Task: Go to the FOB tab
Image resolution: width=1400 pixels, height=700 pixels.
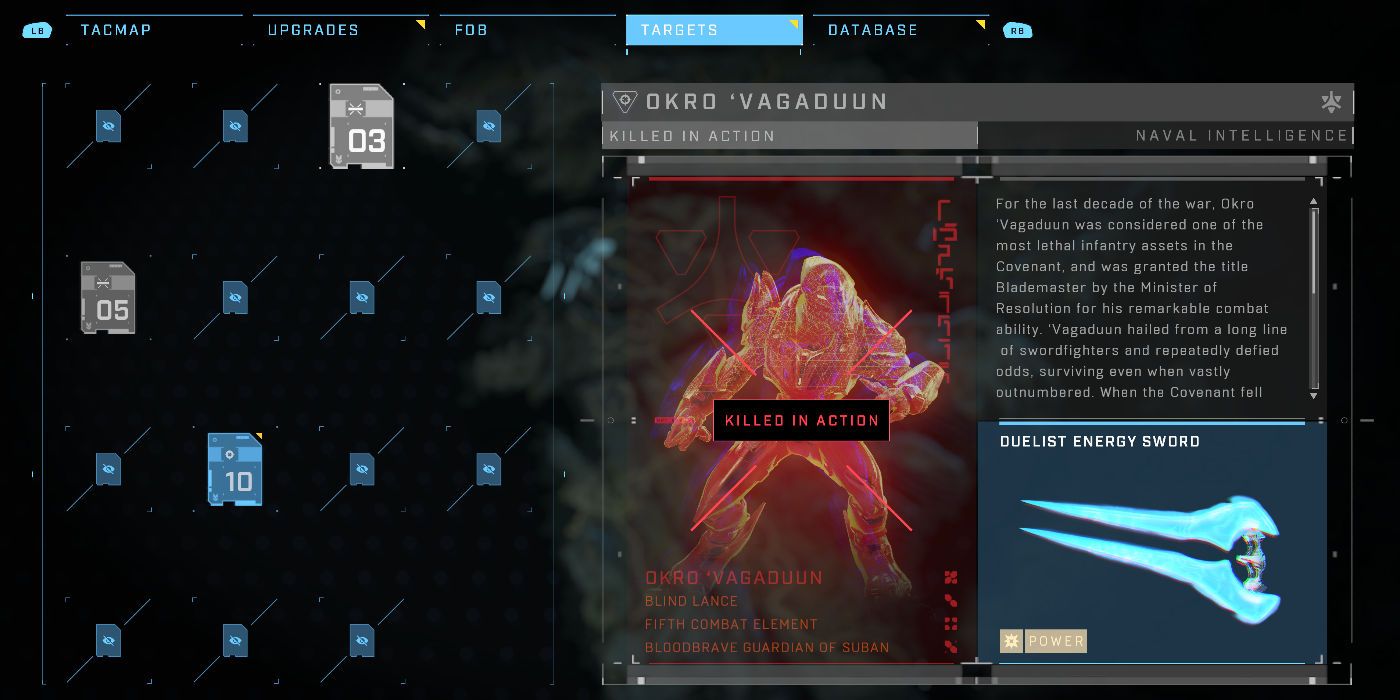Action: pos(471,30)
